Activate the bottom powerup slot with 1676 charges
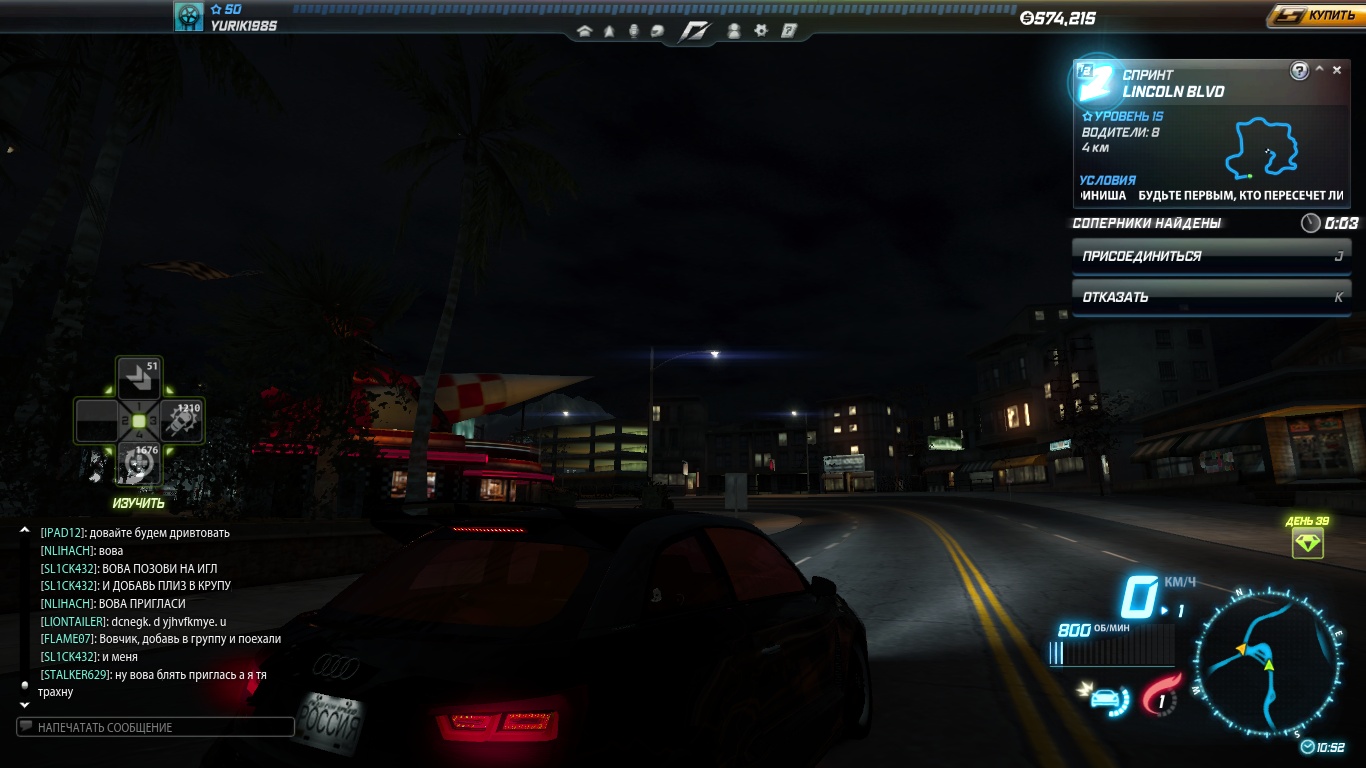This screenshot has width=1366, height=768. coord(138,463)
